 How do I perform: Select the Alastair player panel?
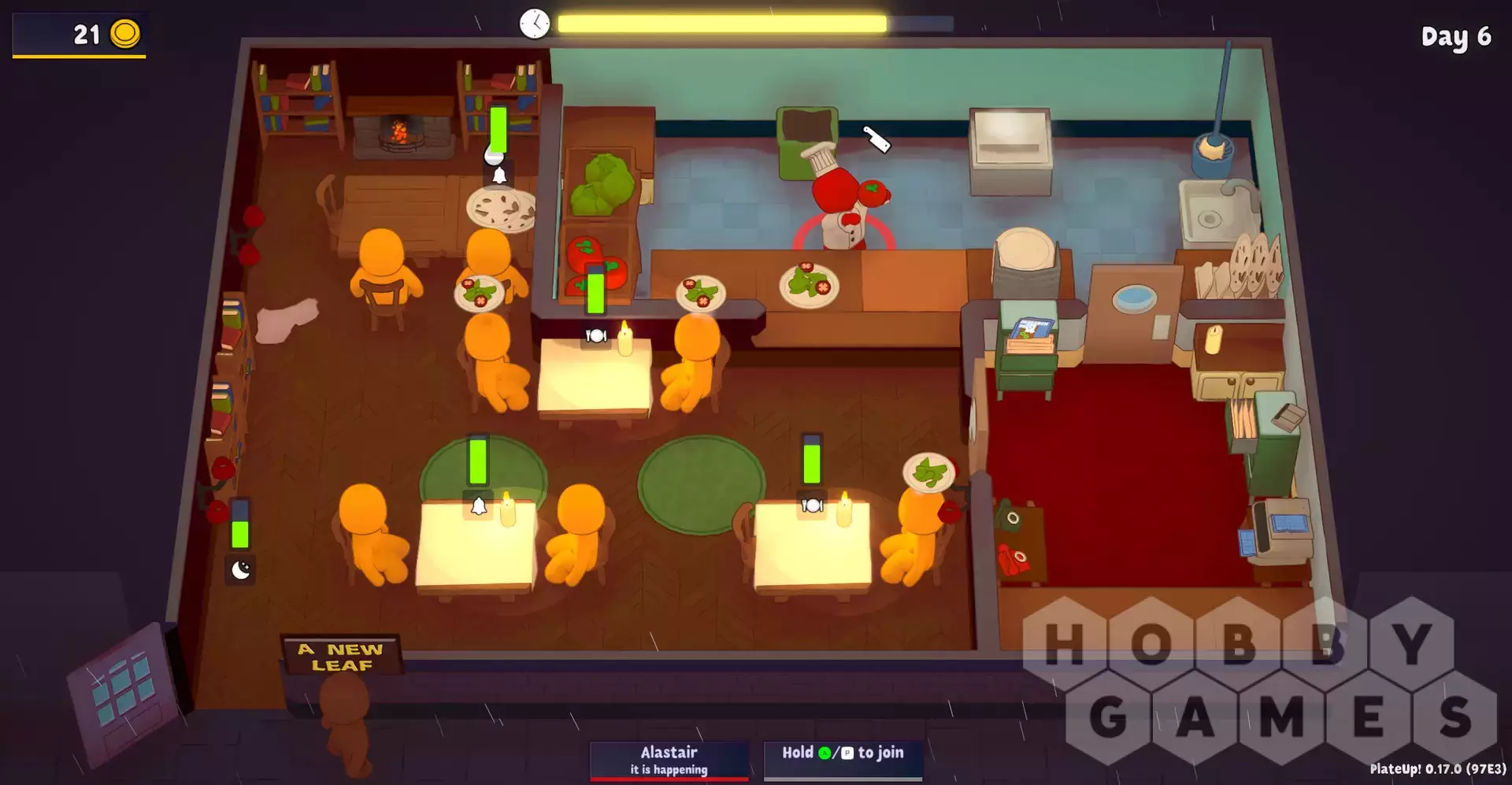coord(669,760)
